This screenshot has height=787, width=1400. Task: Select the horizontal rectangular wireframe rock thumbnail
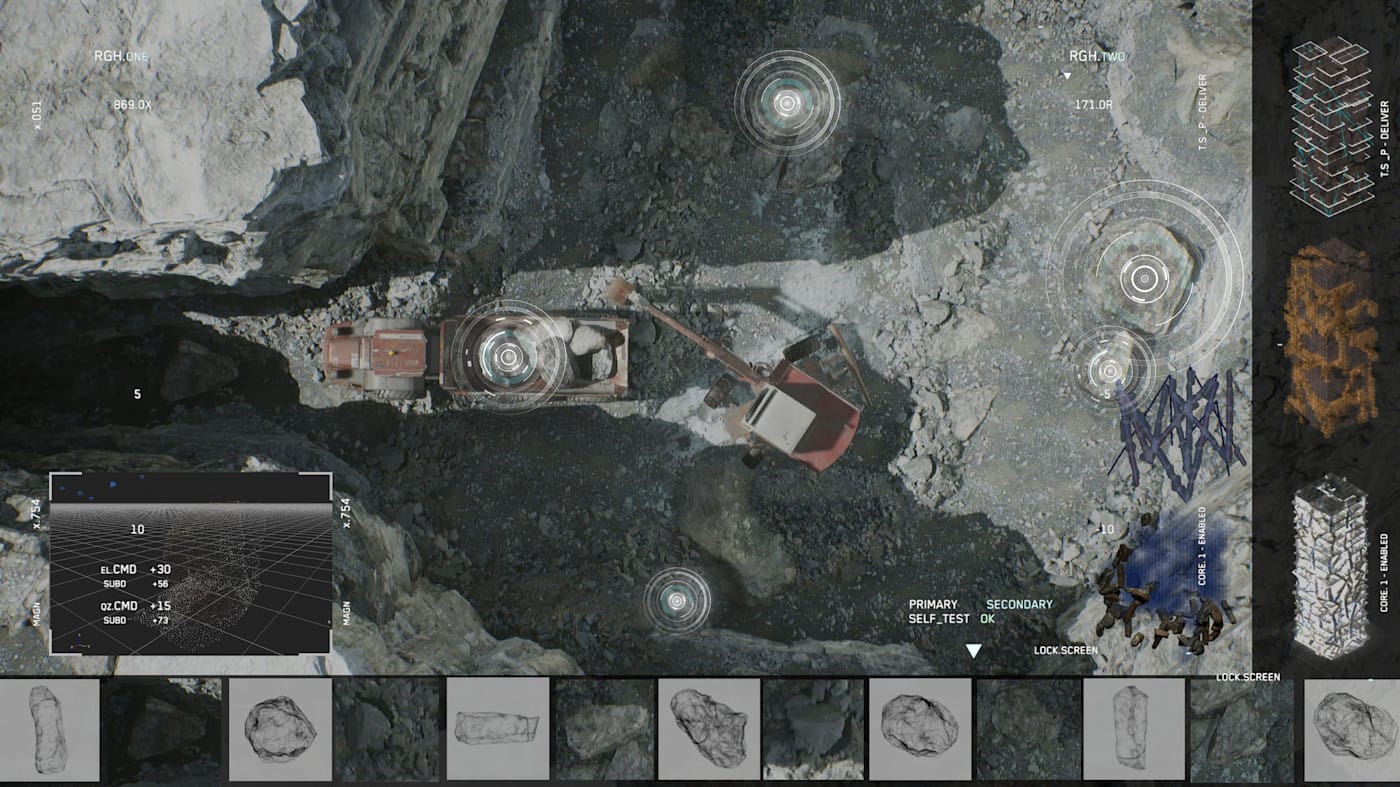pos(497,728)
